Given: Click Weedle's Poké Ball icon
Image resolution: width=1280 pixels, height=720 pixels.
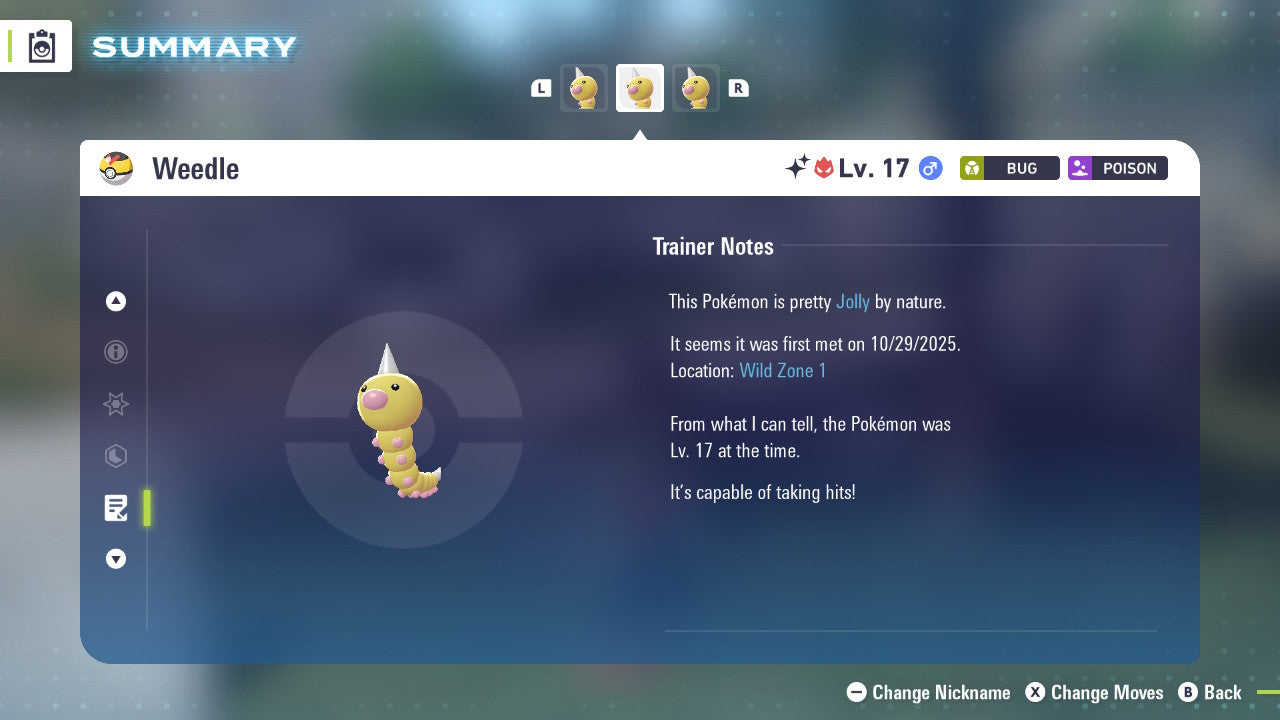Looking at the screenshot, I should pos(116,168).
